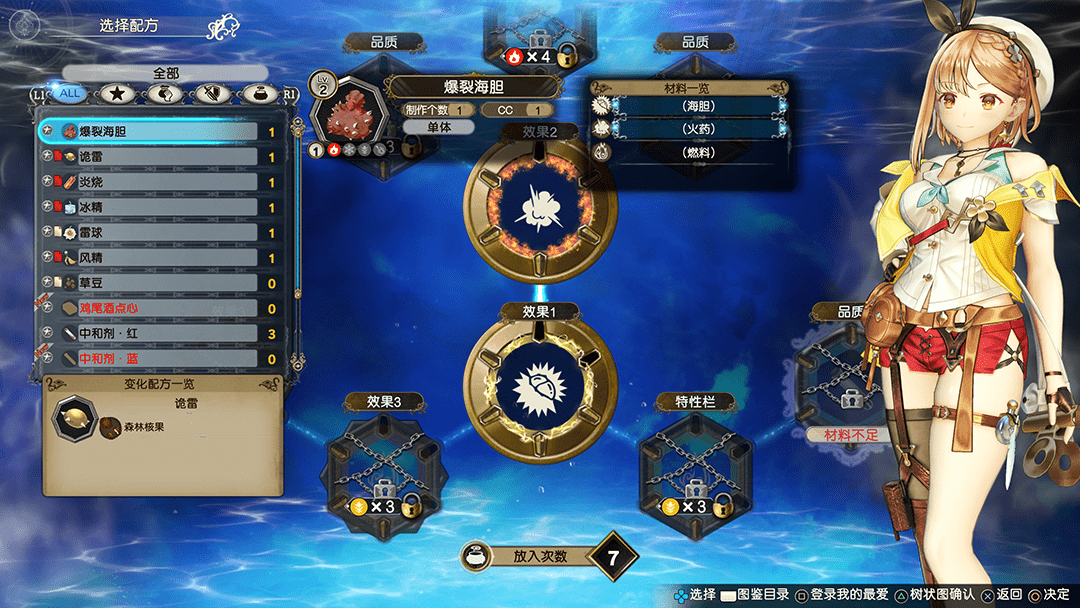Open the 草豆 recipe

click(160, 283)
